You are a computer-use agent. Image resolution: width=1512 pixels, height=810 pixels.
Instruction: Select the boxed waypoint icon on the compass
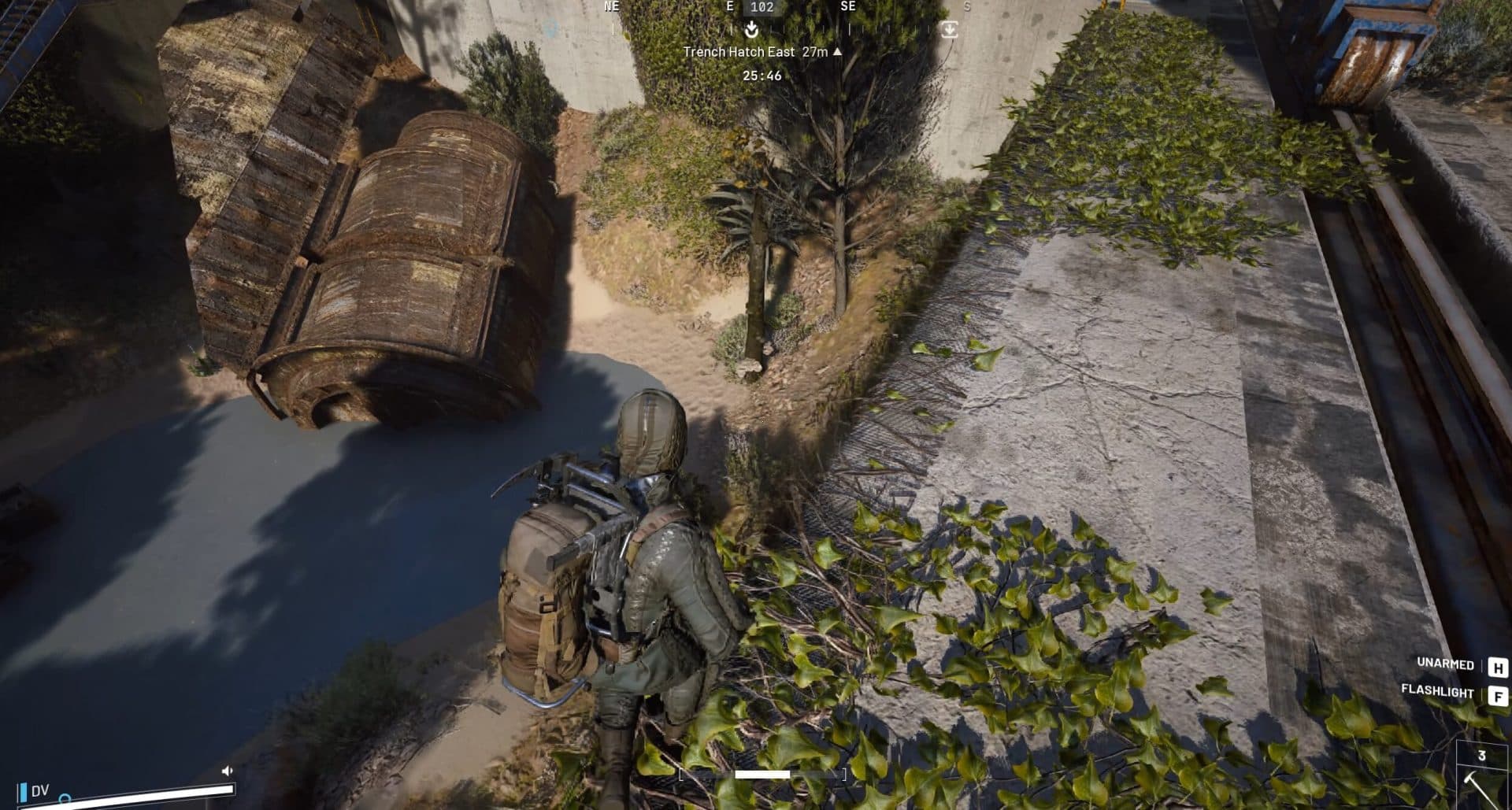pos(951,28)
